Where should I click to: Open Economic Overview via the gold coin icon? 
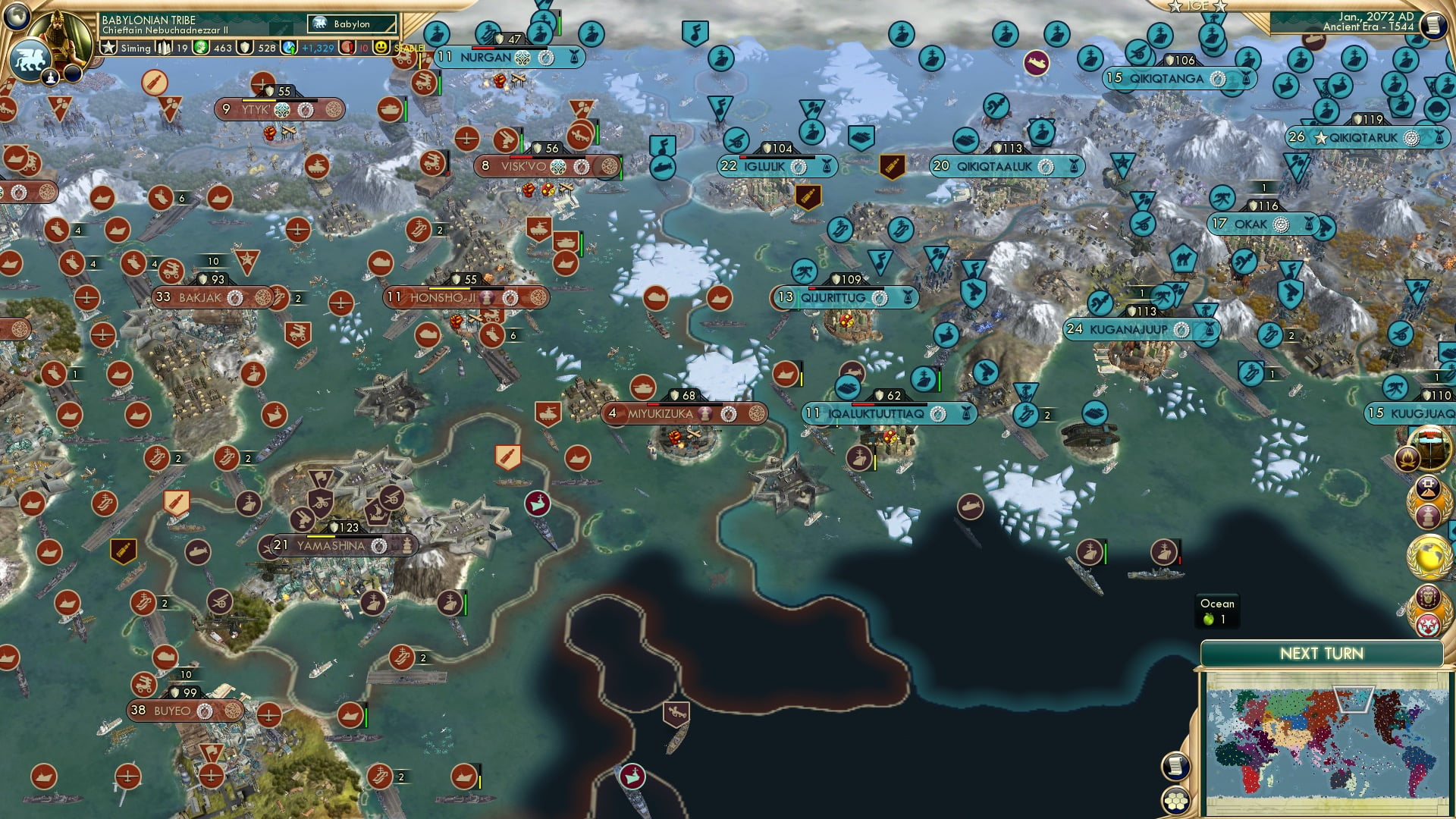coord(200,47)
